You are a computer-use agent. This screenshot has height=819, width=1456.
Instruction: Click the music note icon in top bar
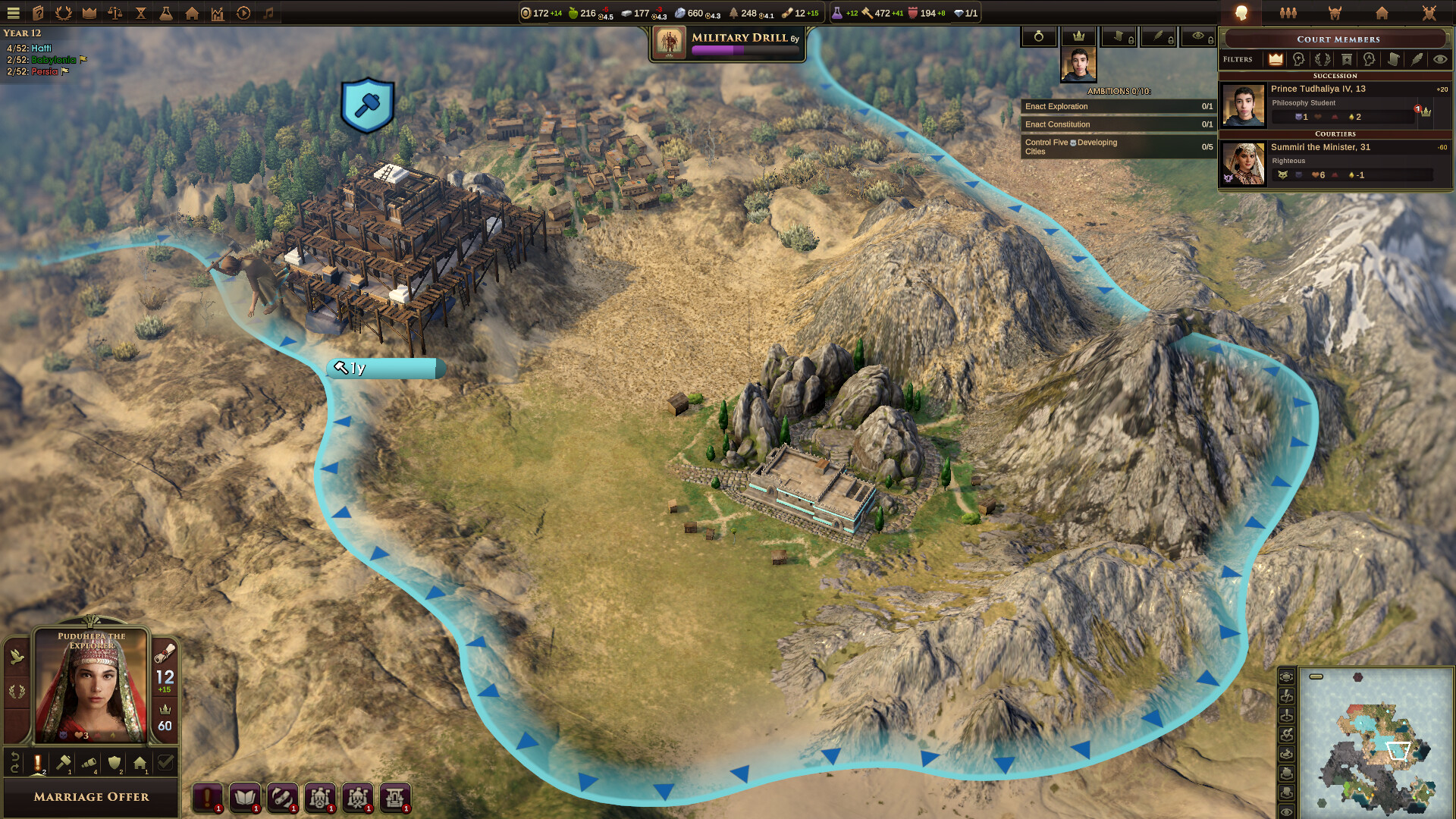268,13
